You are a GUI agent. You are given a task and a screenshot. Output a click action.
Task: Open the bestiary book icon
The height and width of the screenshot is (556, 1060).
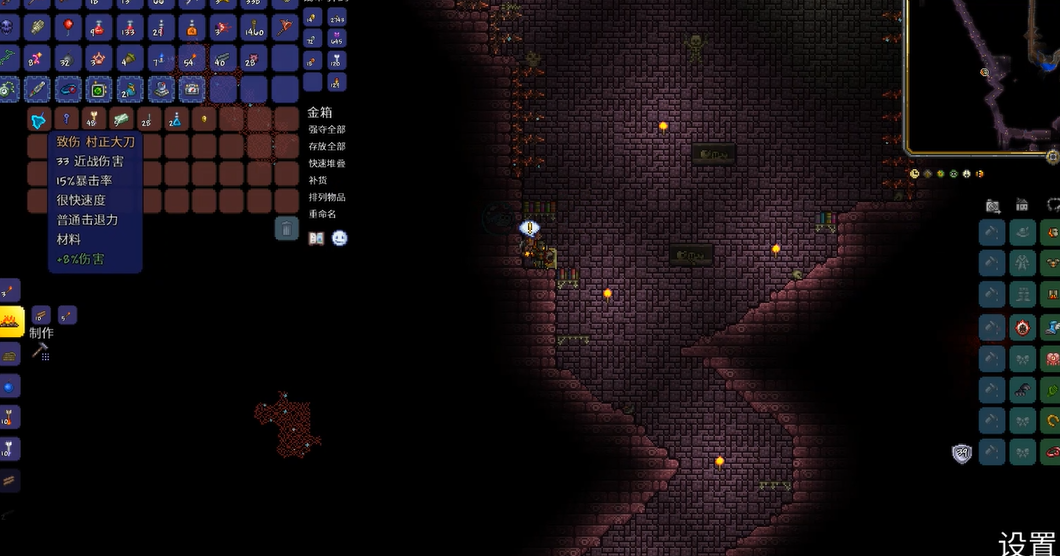[x=316, y=239]
